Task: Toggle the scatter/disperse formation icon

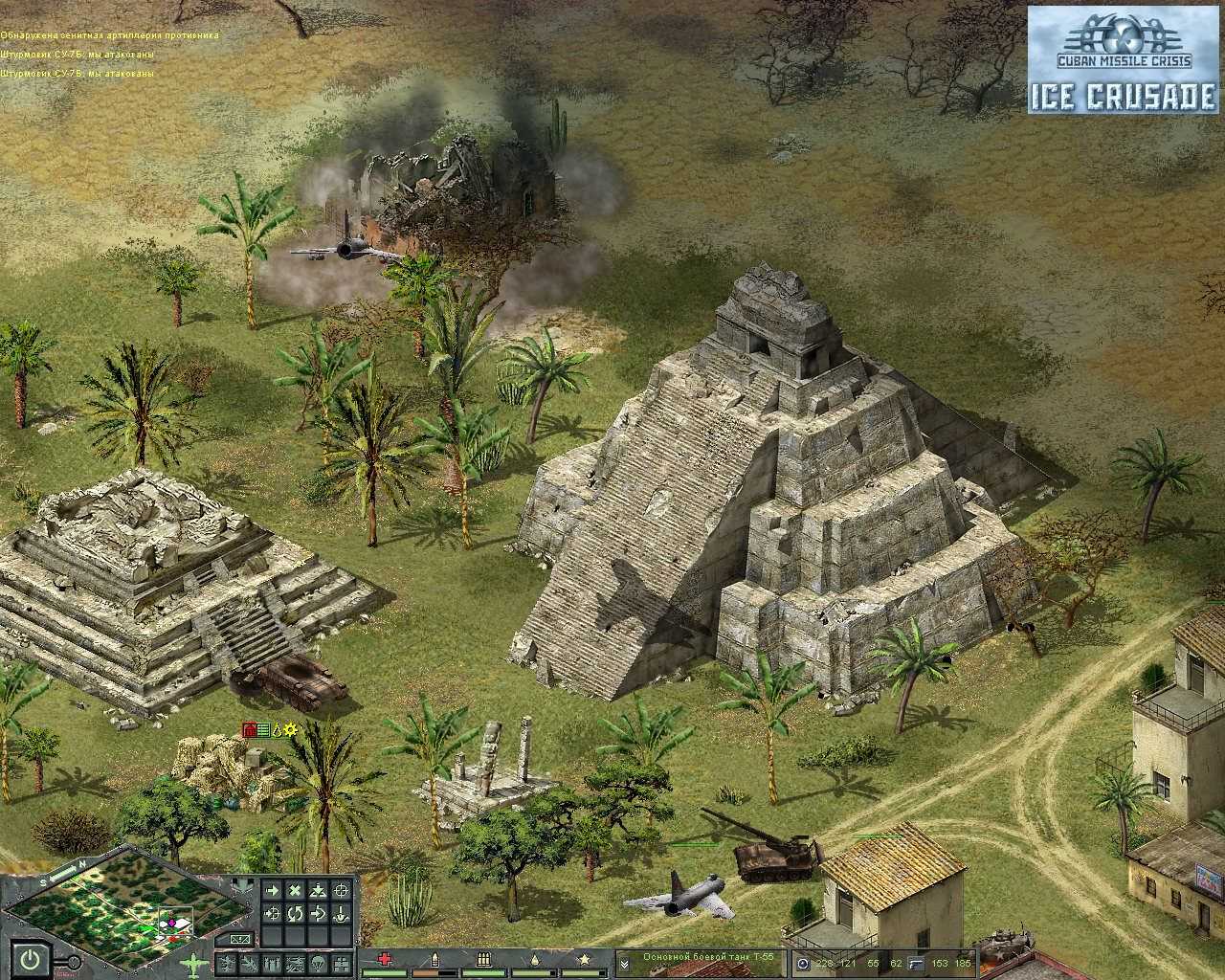Action: 318,890
